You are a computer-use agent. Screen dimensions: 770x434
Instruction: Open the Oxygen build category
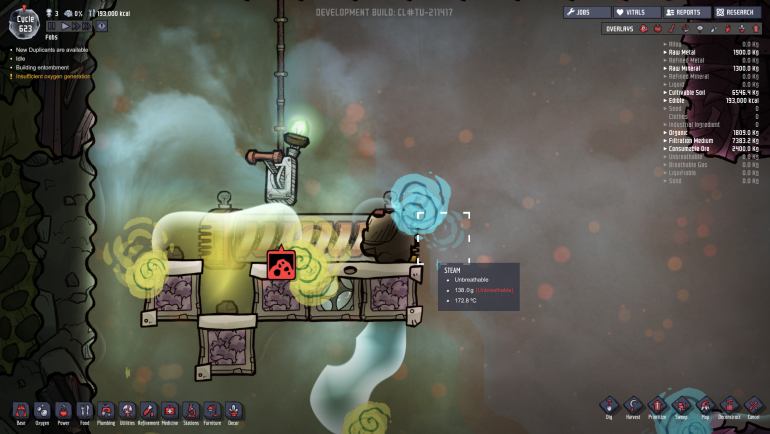pos(42,410)
